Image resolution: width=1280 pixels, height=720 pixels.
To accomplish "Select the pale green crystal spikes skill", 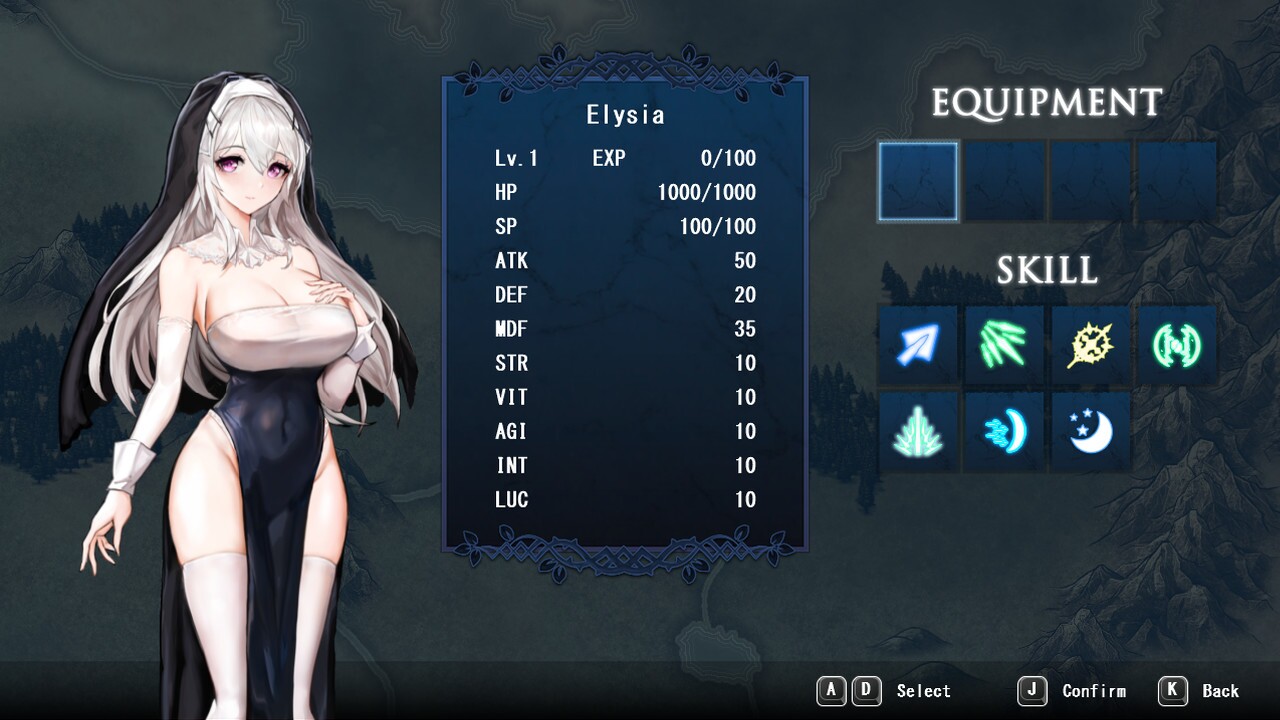I will click(918, 432).
